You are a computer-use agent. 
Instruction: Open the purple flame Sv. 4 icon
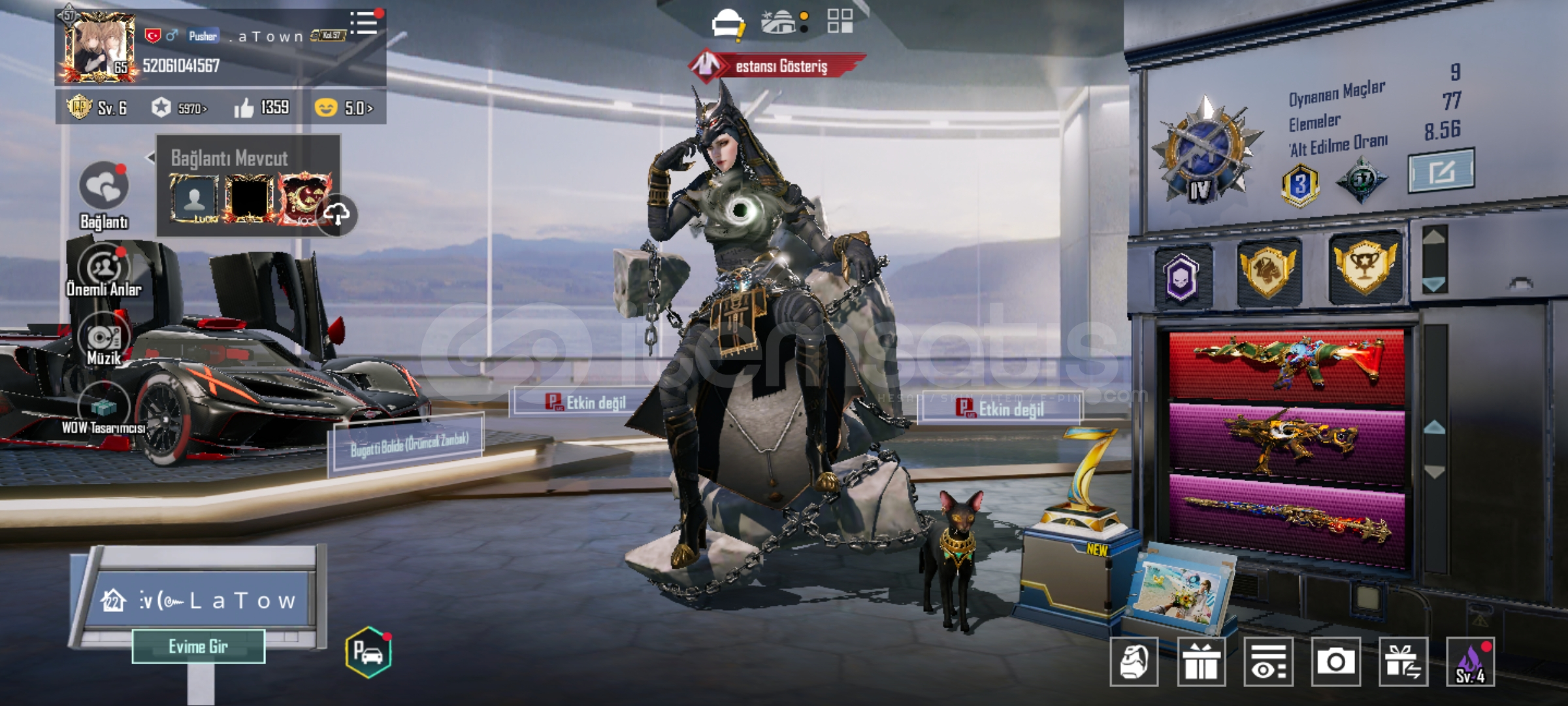(x=1470, y=662)
